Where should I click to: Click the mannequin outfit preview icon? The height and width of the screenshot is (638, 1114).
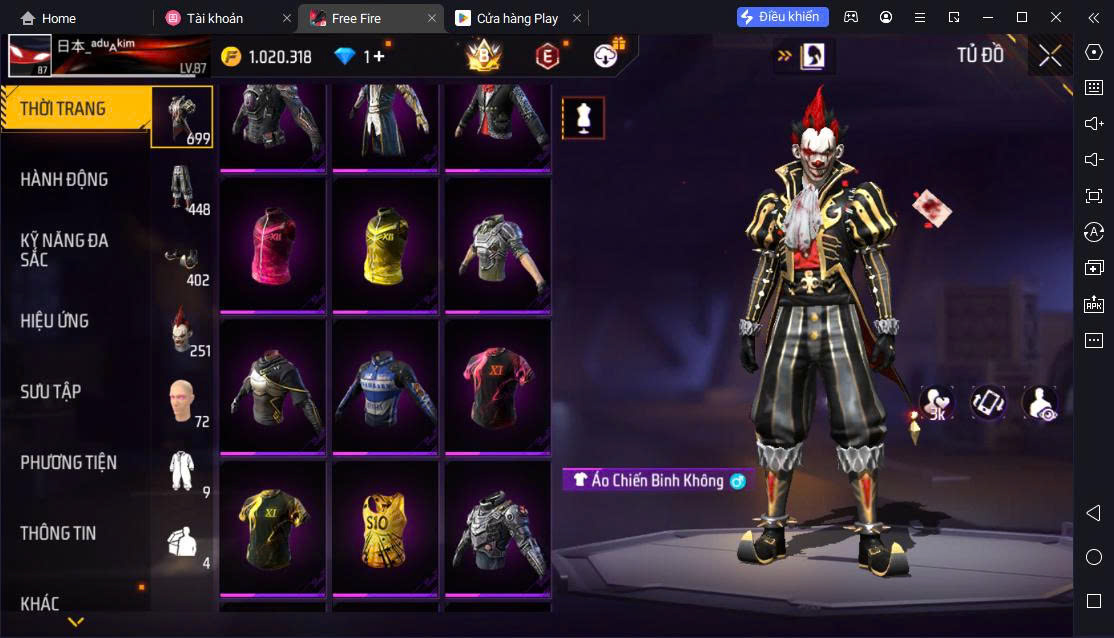tap(582, 118)
